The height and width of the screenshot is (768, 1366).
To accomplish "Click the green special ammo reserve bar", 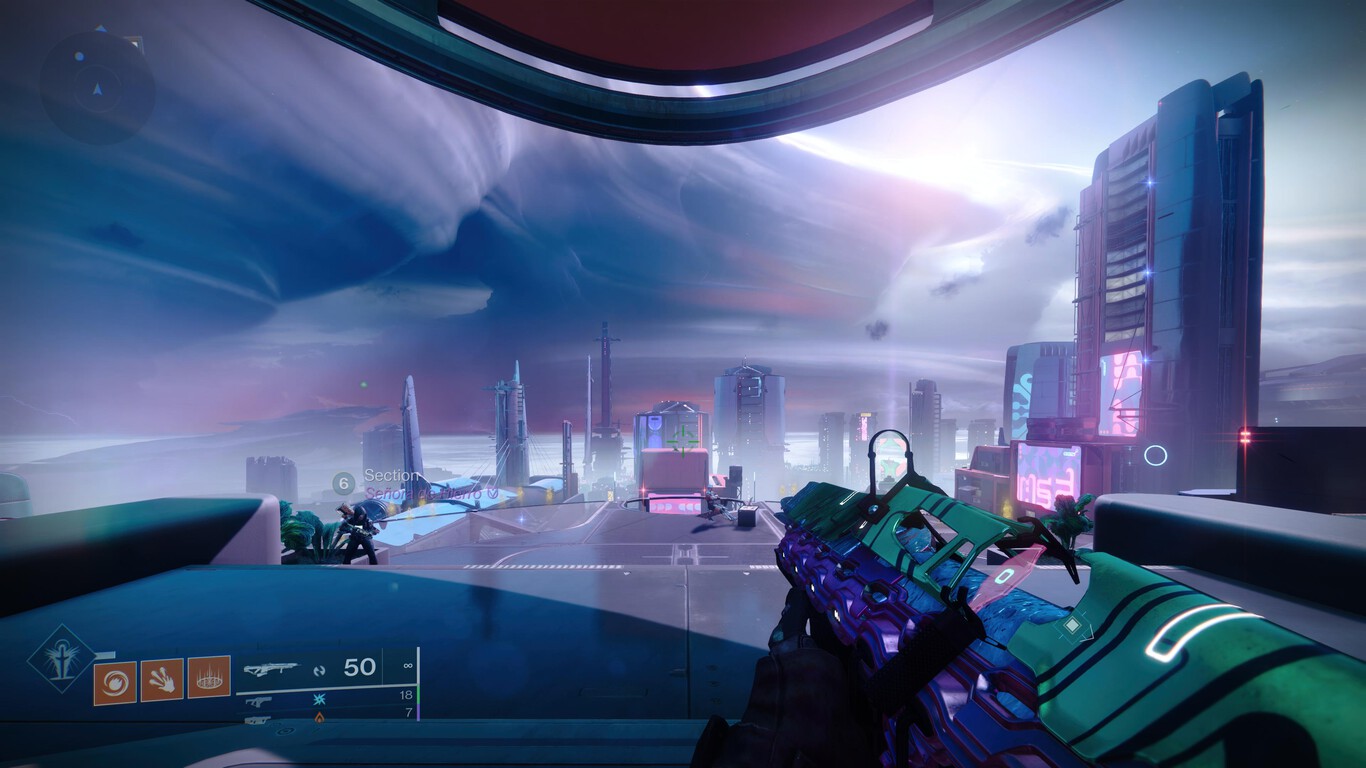I will click(x=419, y=695).
